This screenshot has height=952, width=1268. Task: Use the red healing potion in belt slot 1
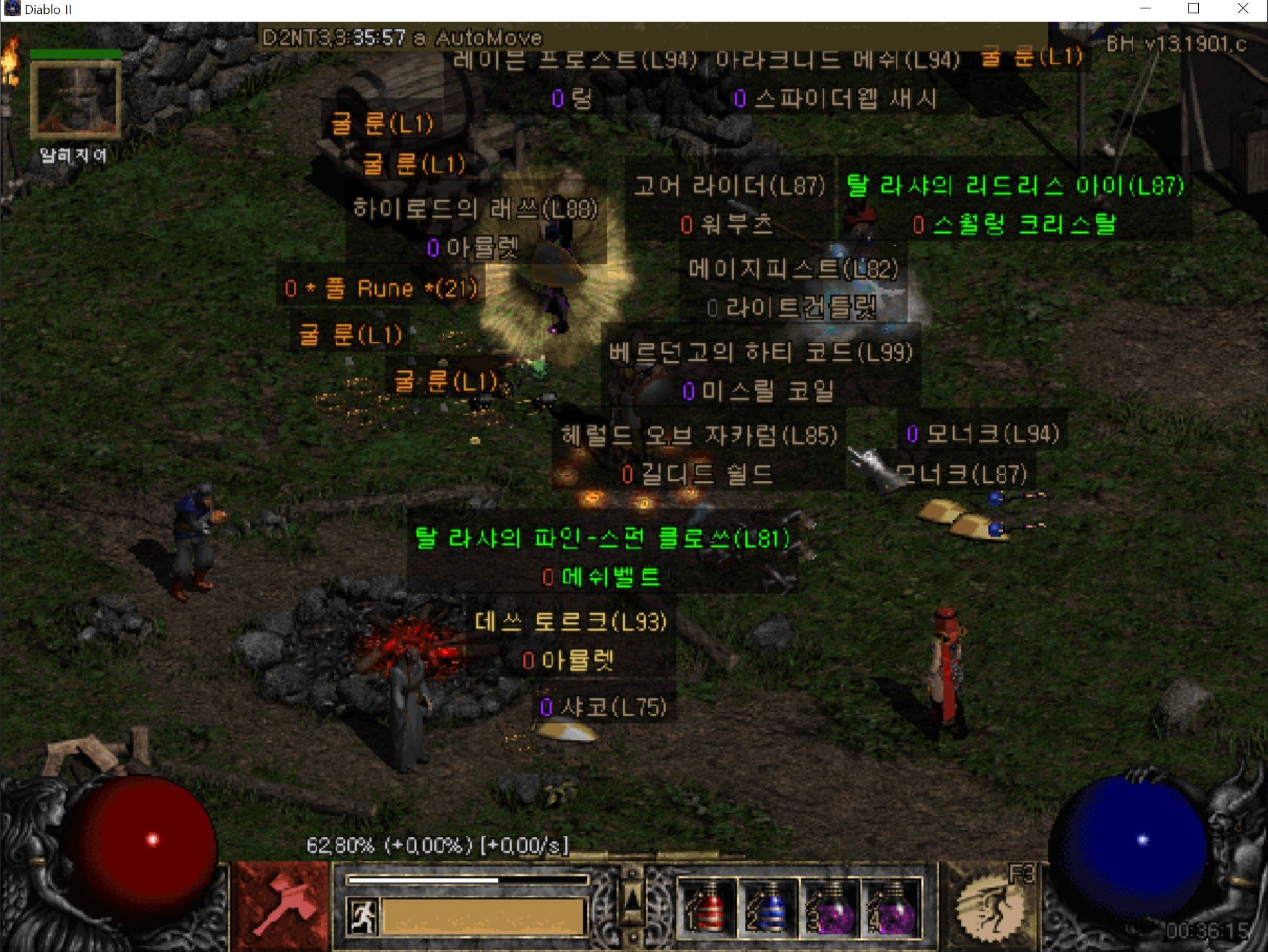point(707,907)
